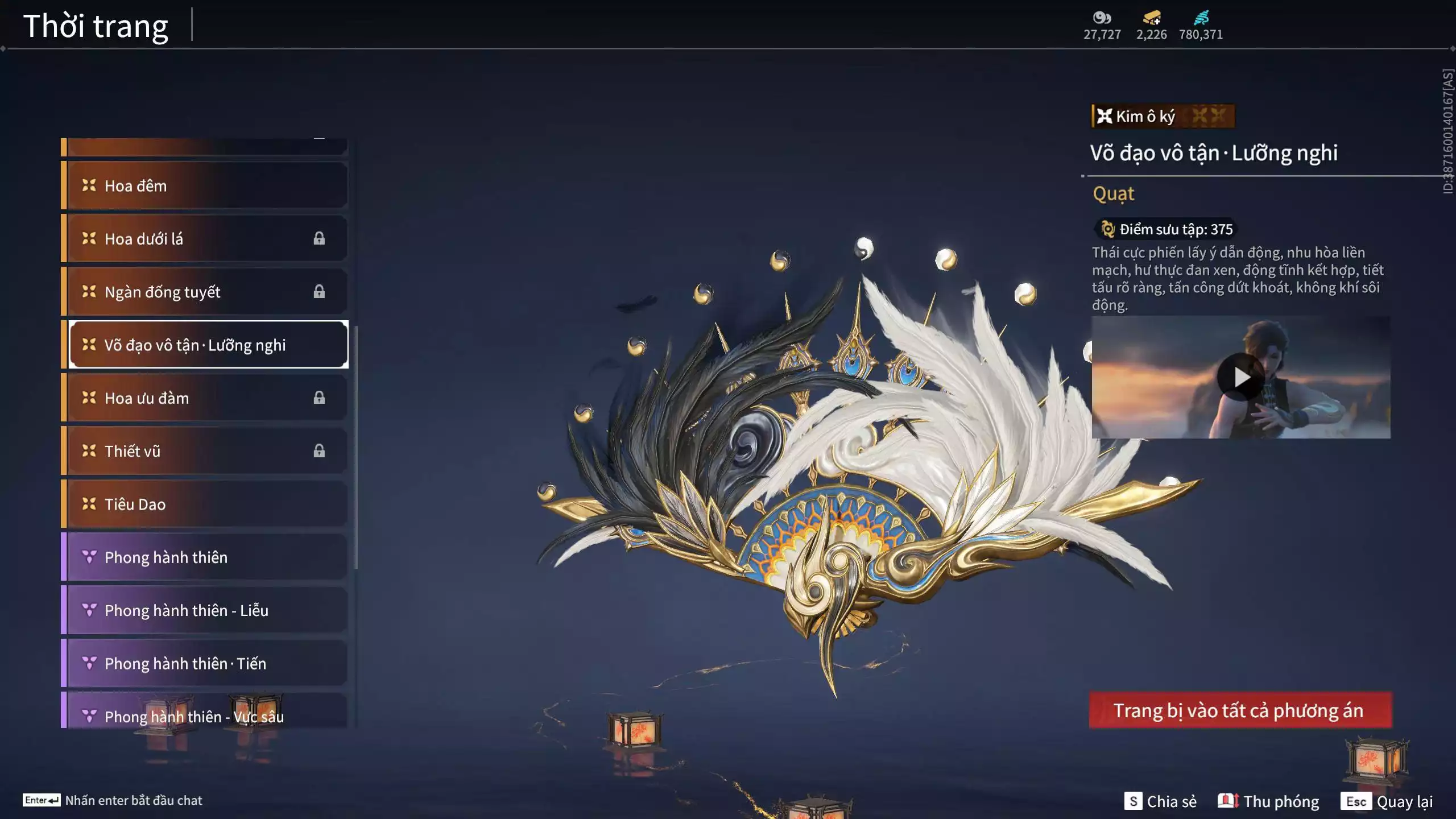
Task: Click the silver coin currency icon showing 27,727
Action: tap(1102, 19)
